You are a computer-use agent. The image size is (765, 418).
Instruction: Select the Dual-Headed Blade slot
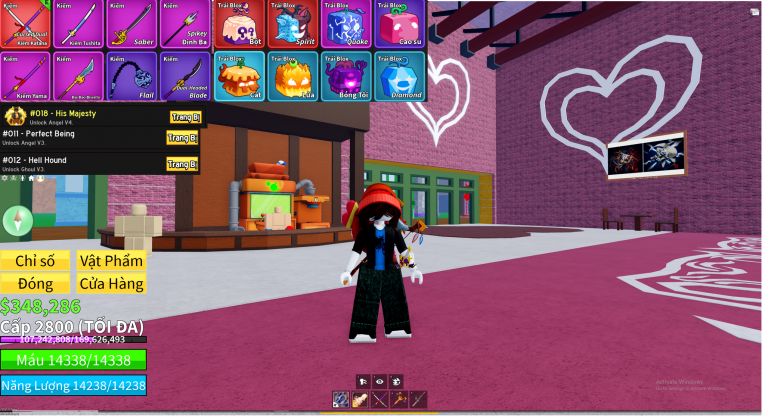(184, 75)
